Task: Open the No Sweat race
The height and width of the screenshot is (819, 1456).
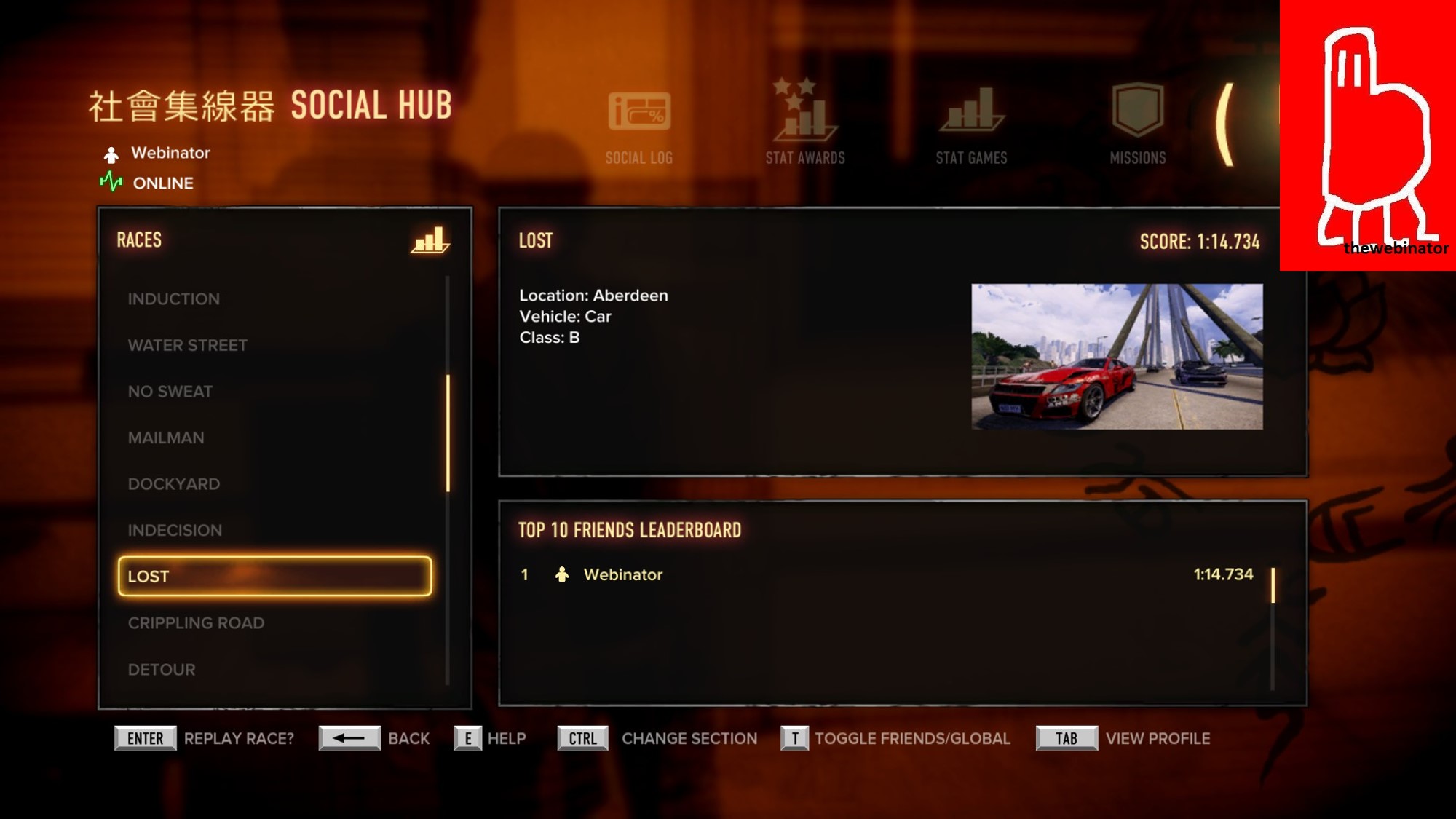Action: tap(170, 392)
